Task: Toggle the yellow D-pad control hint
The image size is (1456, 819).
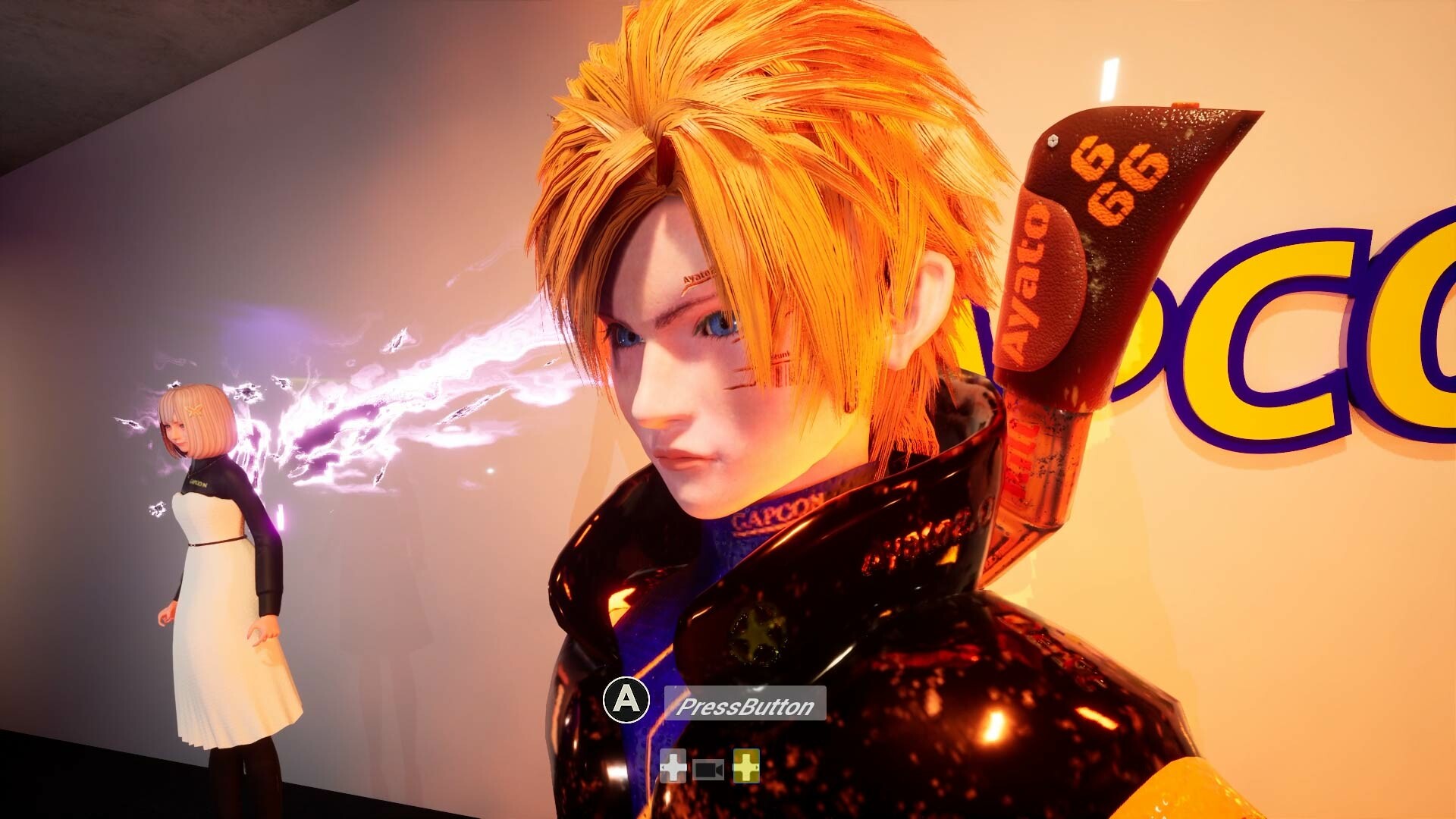Action: coord(745,767)
